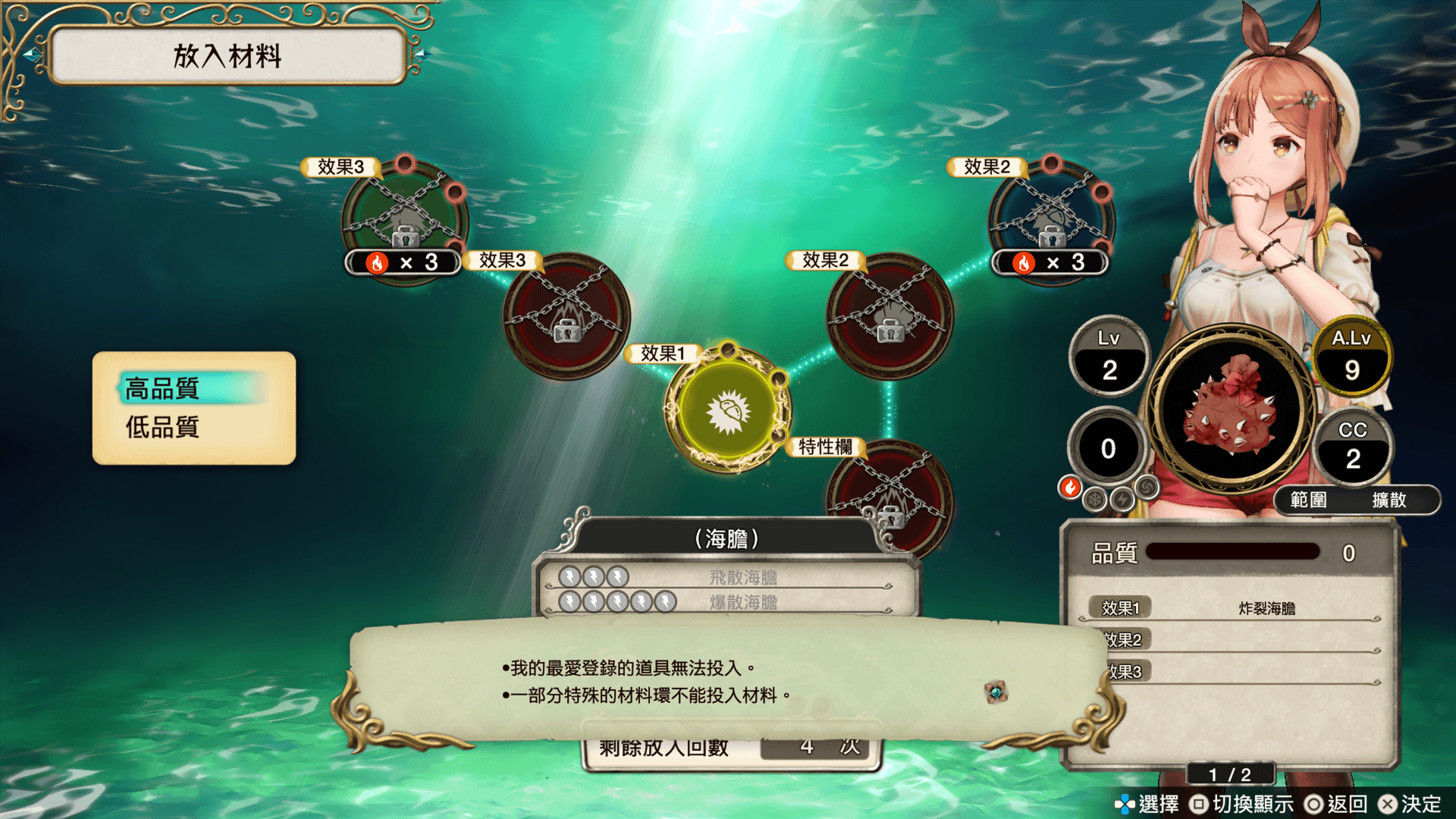Click the green locked 效果3 node
Image resolution: width=1456 pixels, height=819 pixels.
tap(405, 216)
